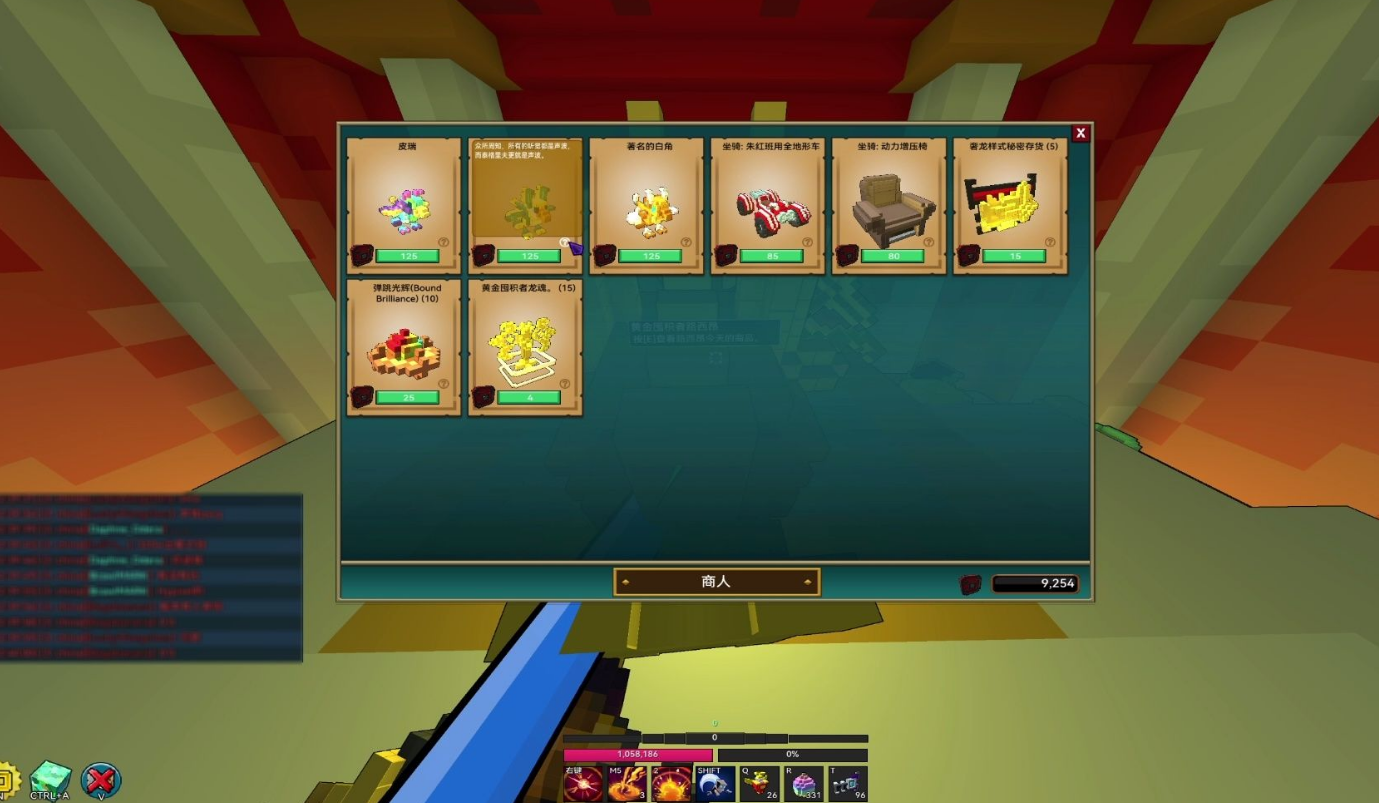Activate the fiery explosion ability on key 2
Screen dimensions: 1379x803
click(x=672, y=783)
